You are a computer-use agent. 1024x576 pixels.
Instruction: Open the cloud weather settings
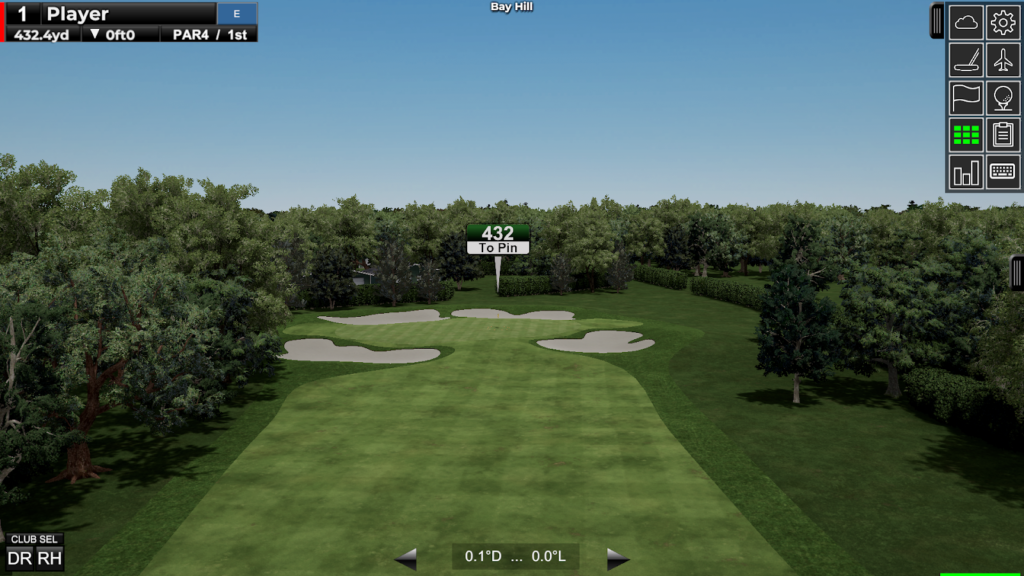[x=966, y=22]
